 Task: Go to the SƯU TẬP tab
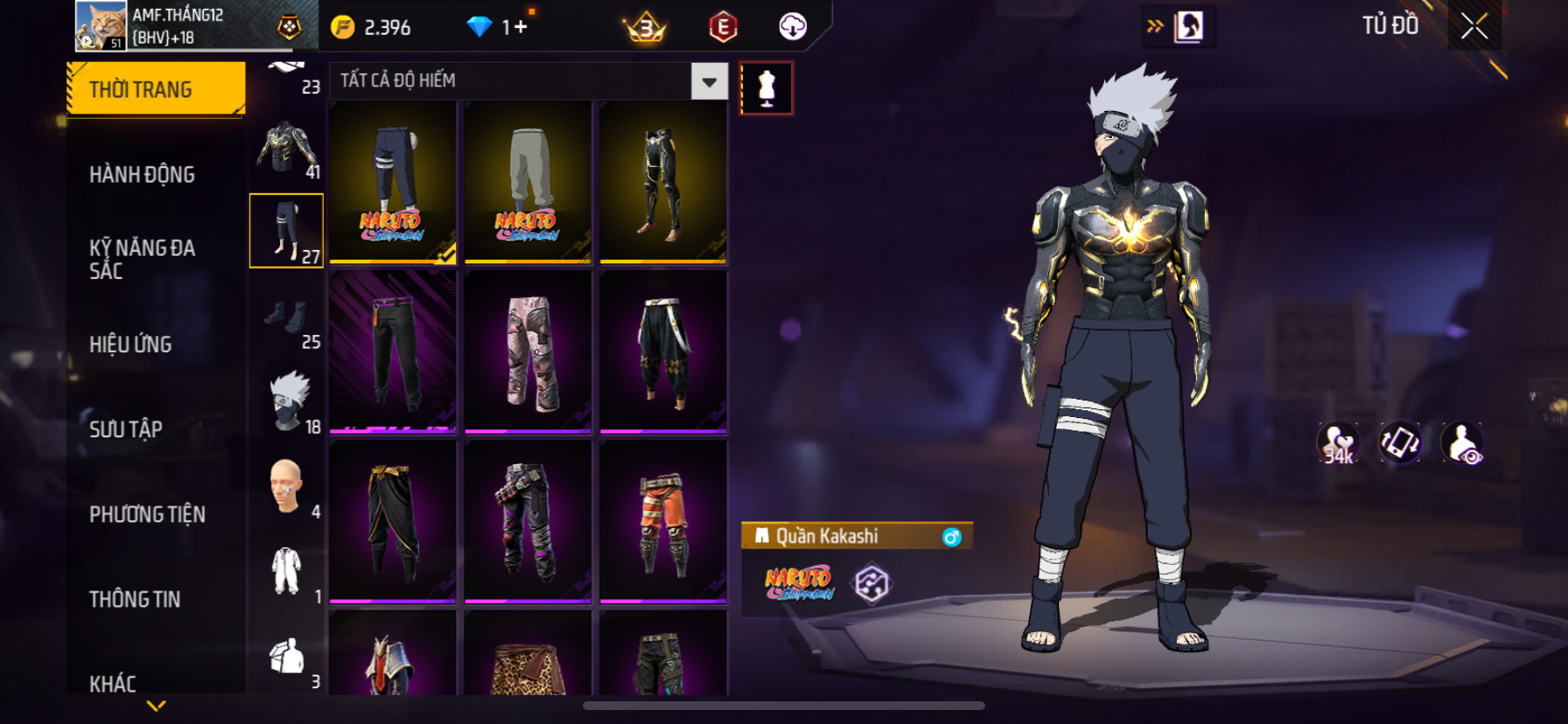tap(126, 429)
